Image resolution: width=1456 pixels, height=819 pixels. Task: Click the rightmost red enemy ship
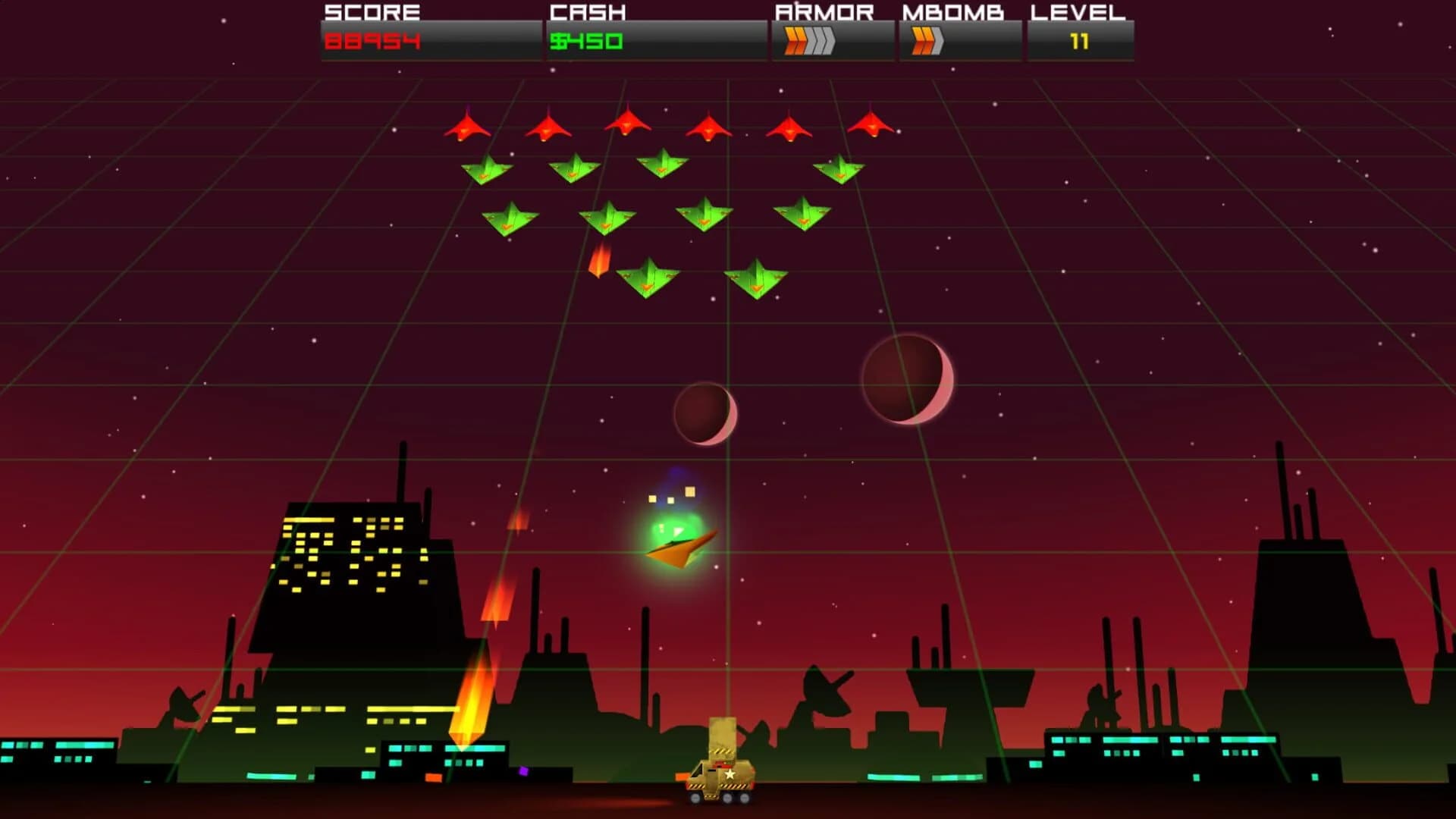(871, 127)
